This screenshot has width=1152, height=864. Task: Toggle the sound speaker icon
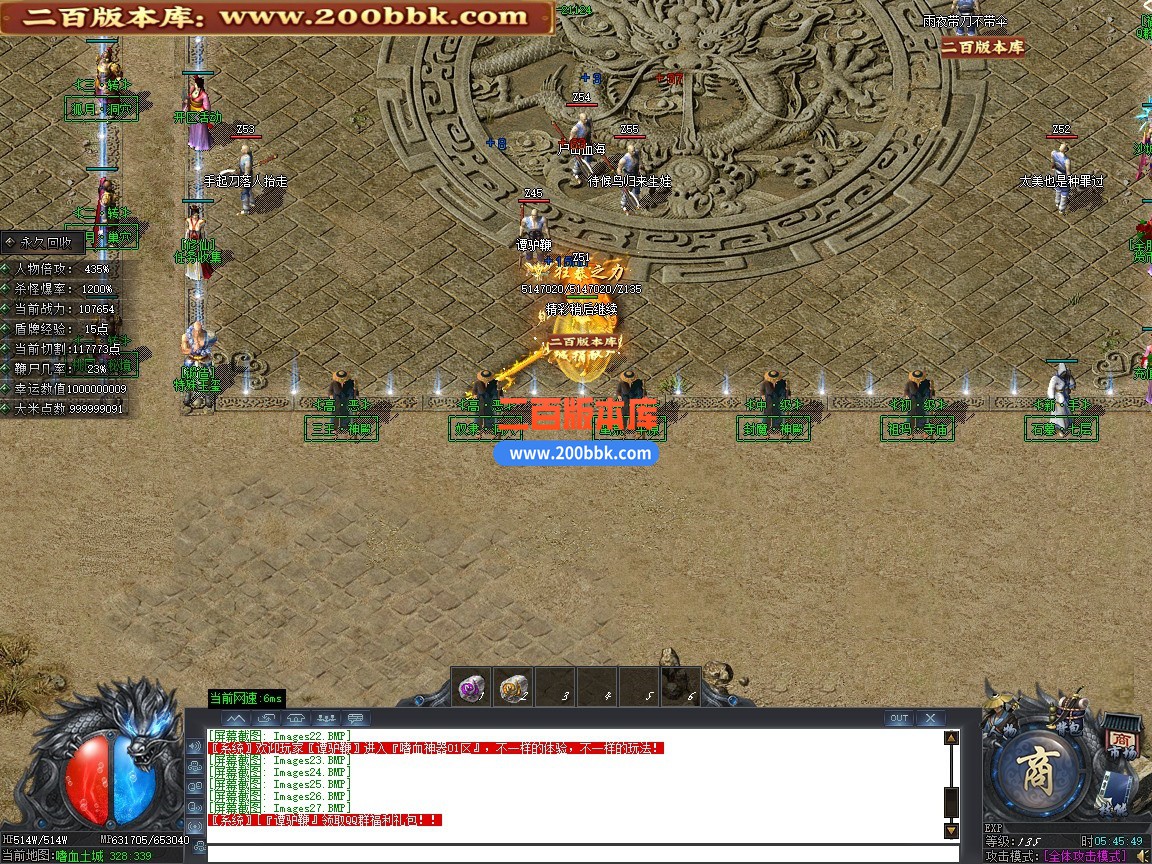1142,856
